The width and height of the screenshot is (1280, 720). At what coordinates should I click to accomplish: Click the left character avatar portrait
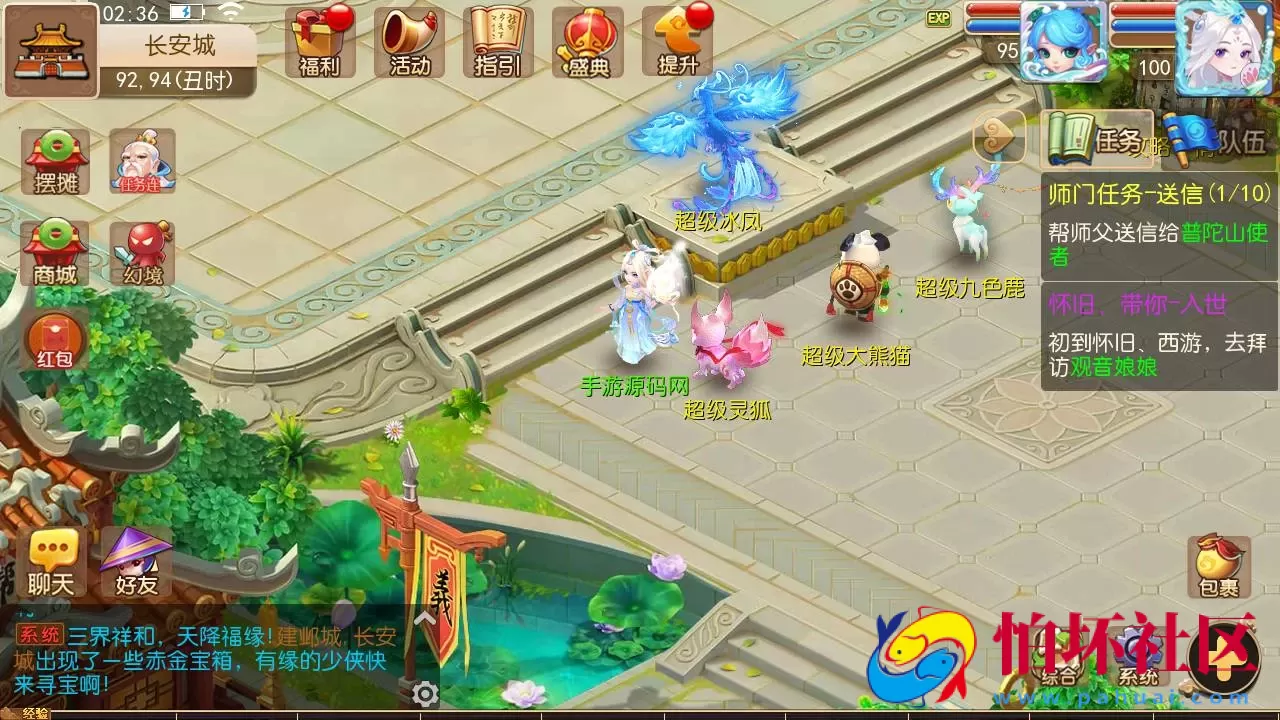coord(1062,42)
